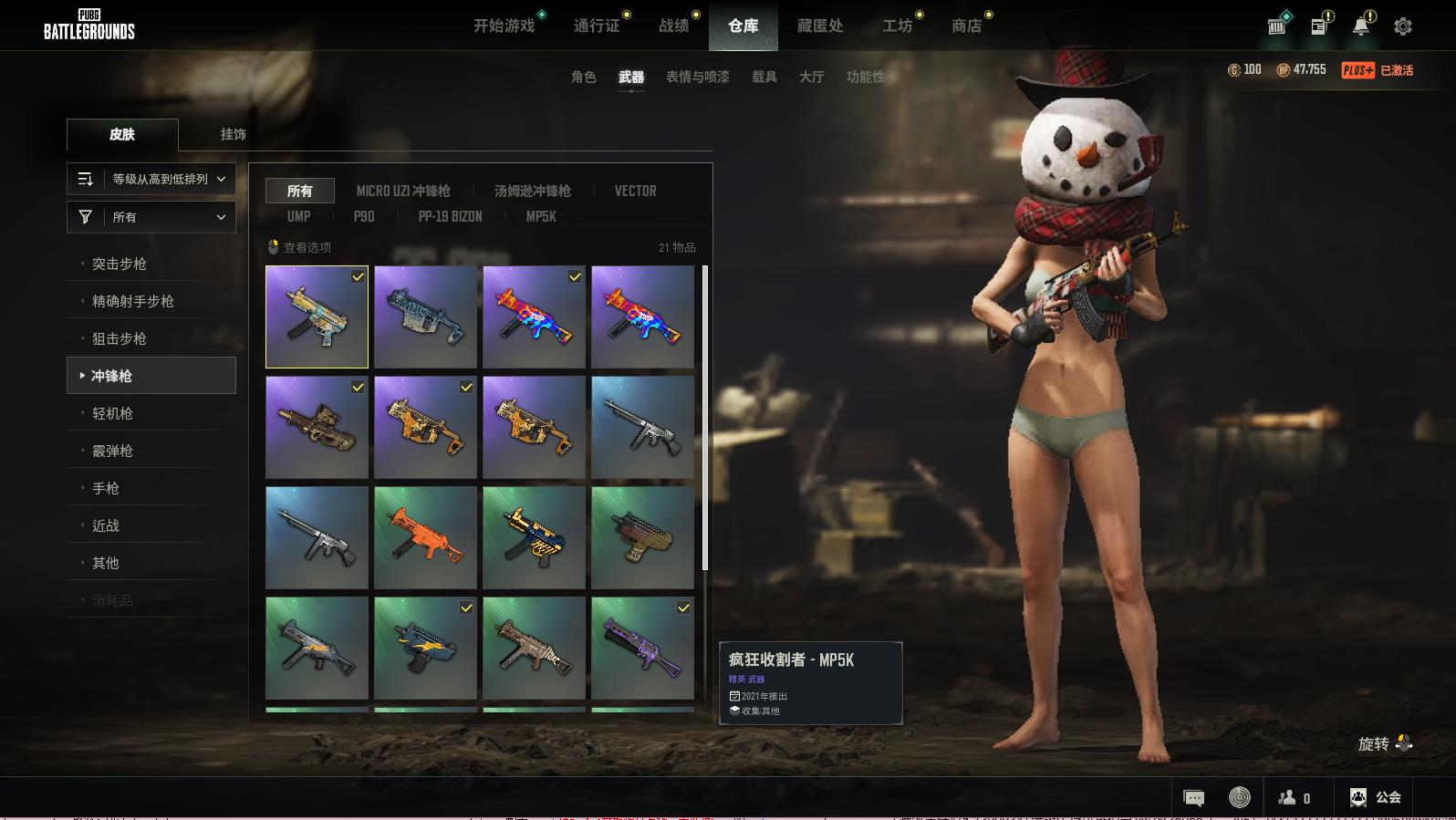Select the 载具 vehicle sub-tab
This screenshot has width=1456, height=820.
[764, 77]
